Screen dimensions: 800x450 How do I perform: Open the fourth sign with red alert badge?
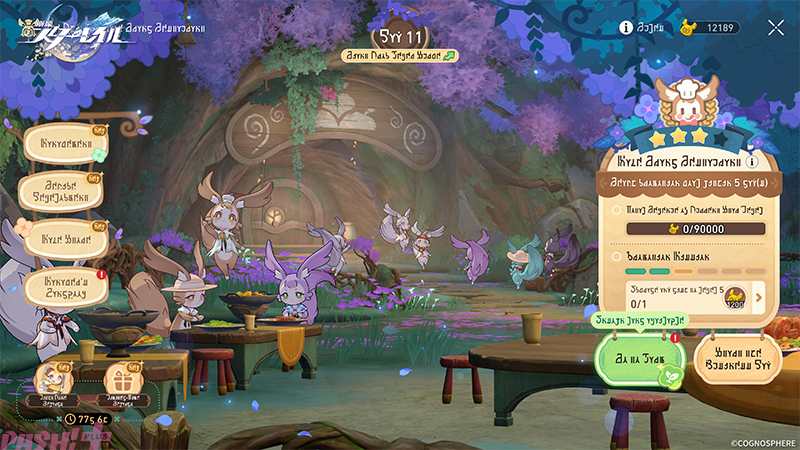[x=66, y=288]
